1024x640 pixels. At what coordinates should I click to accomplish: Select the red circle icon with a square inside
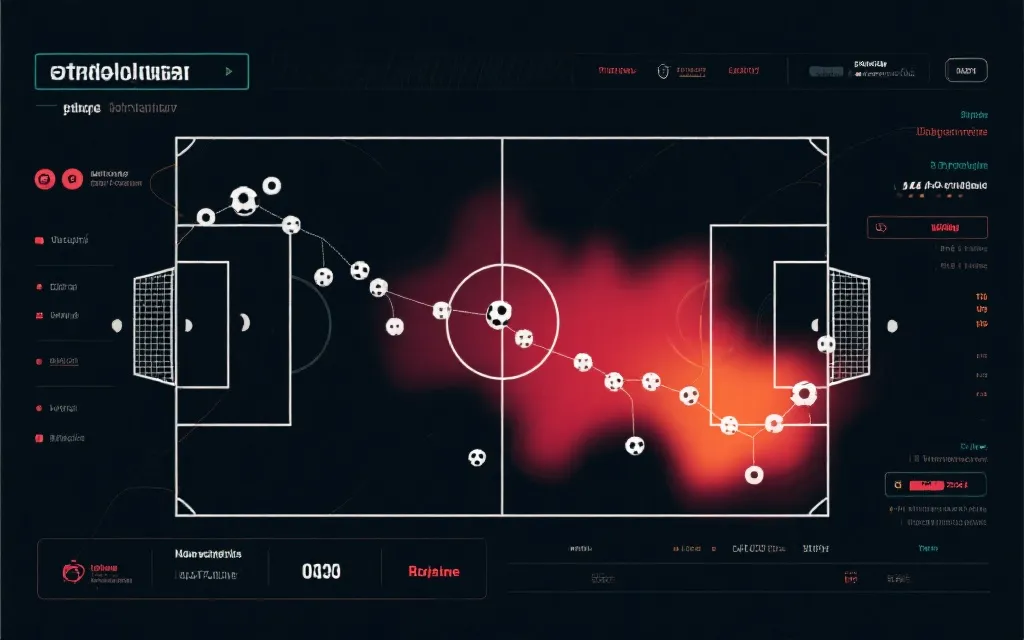click(x=43, y=180)
